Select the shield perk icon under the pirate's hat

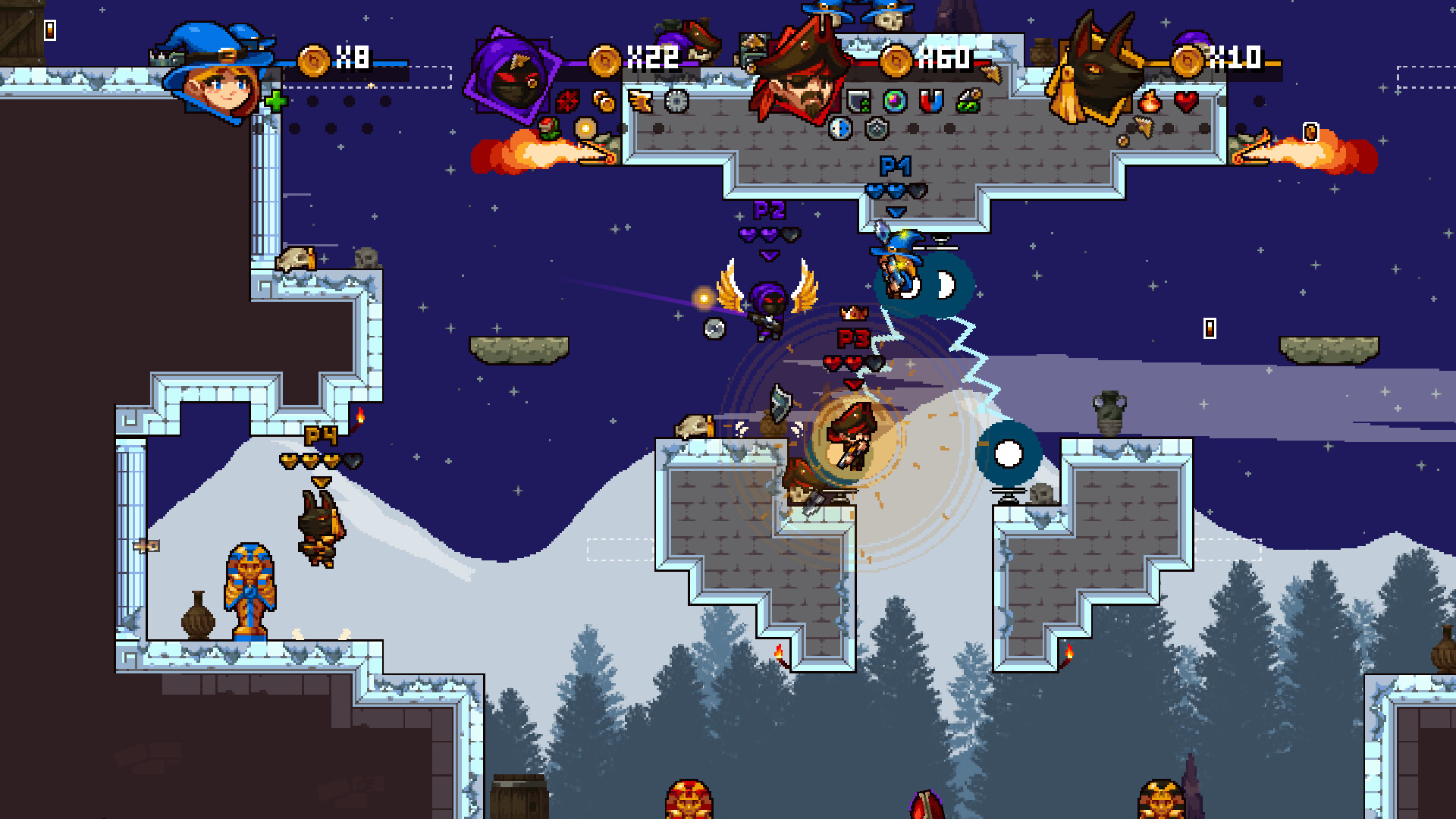pos(858,99)
